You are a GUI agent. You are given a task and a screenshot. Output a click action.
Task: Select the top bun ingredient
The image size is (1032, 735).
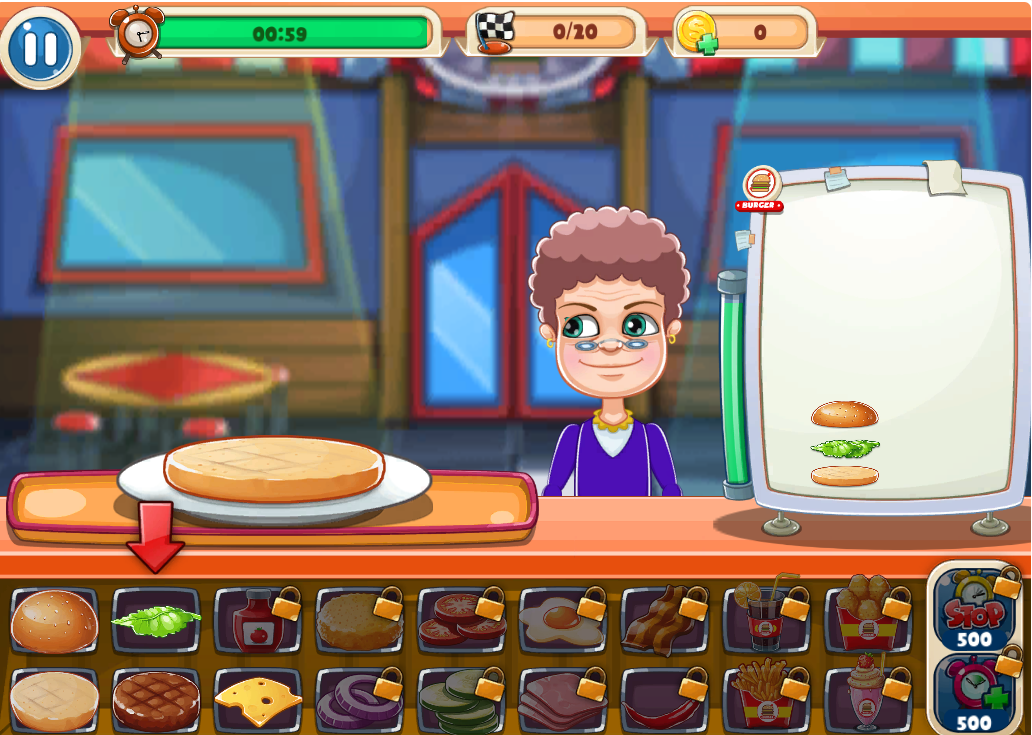(x=55, y=621)
